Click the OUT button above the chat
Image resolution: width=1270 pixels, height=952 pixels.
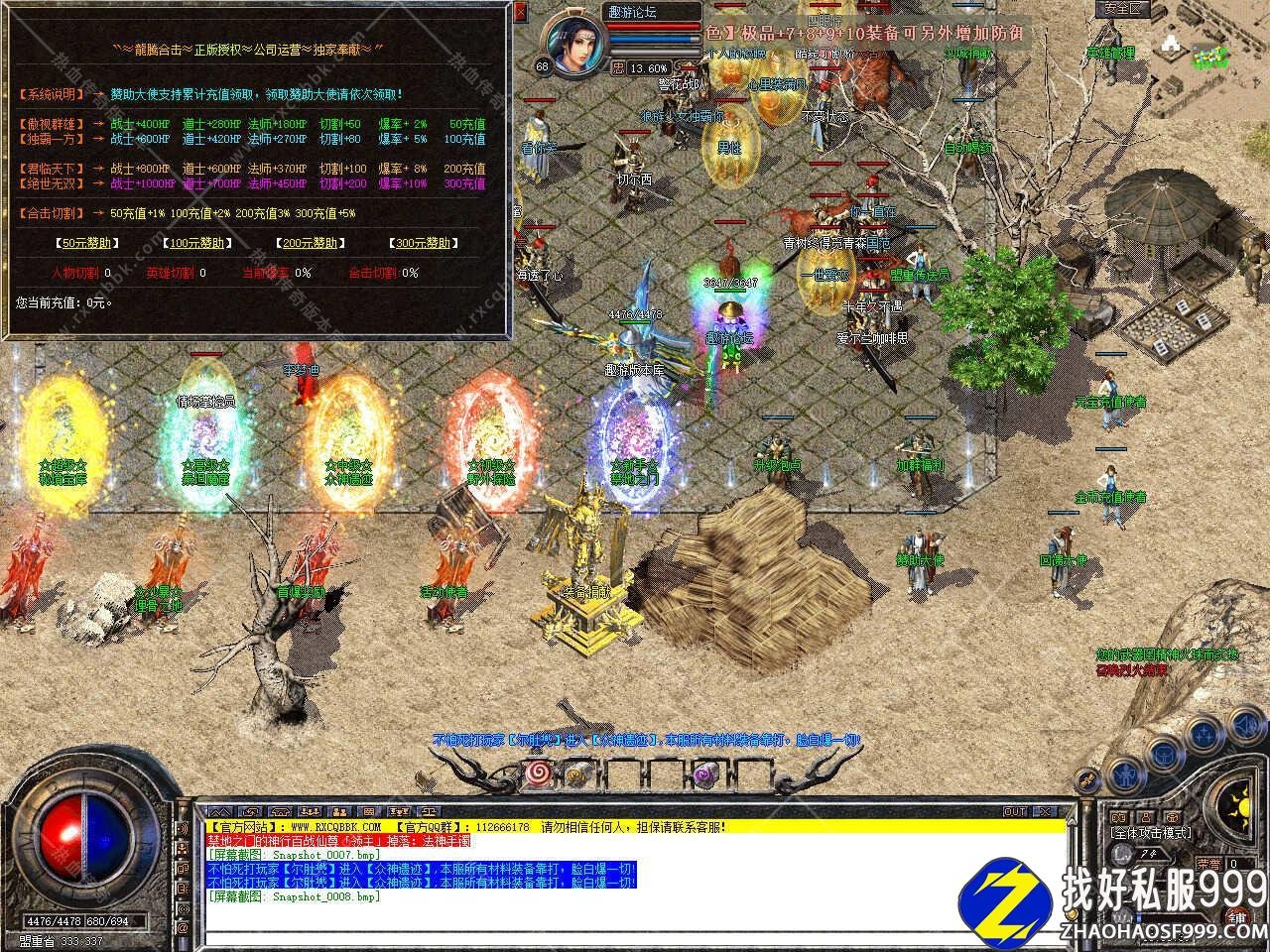(x=1014, y=811)
